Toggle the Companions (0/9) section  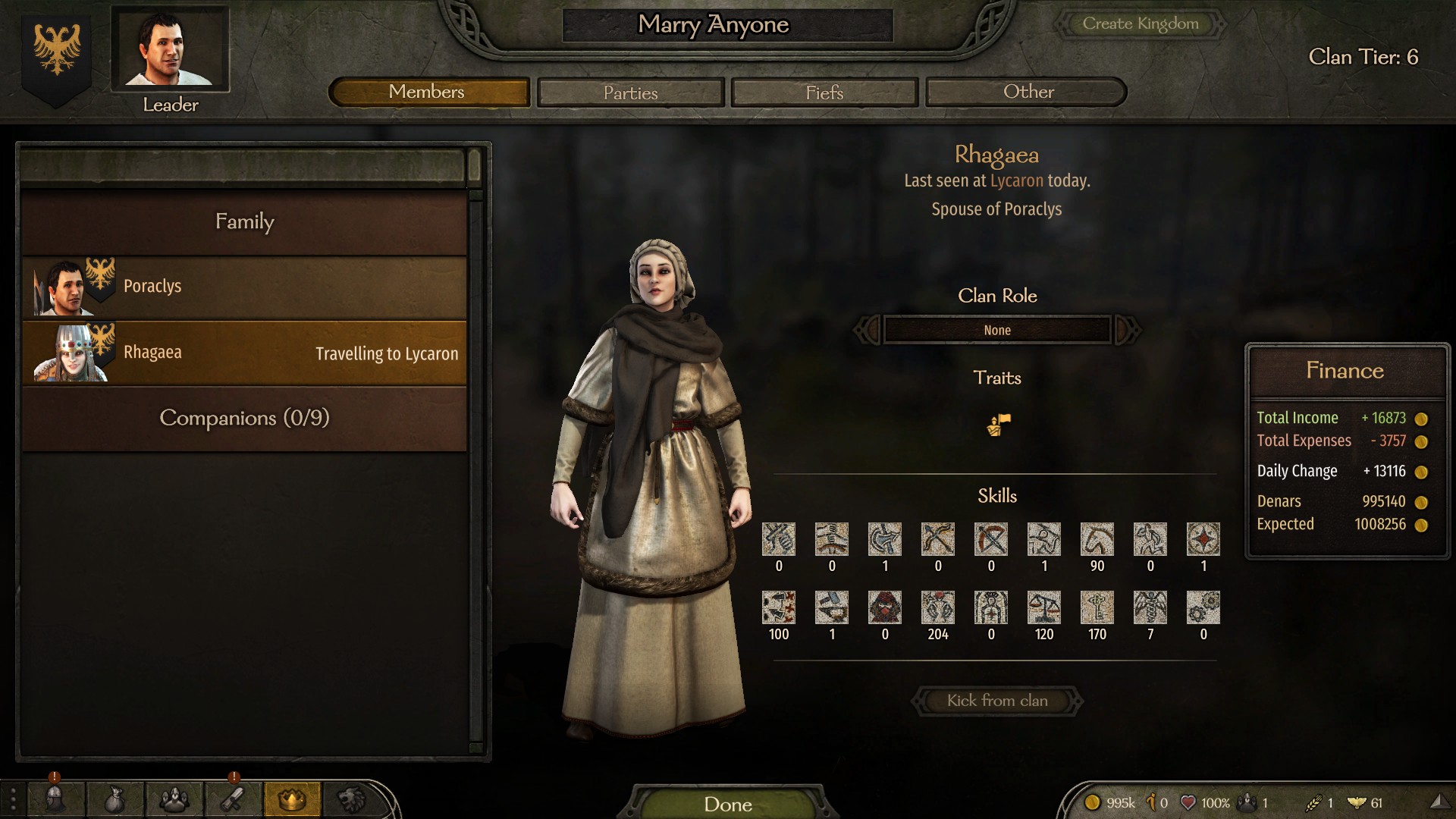(x=244, y=418)
